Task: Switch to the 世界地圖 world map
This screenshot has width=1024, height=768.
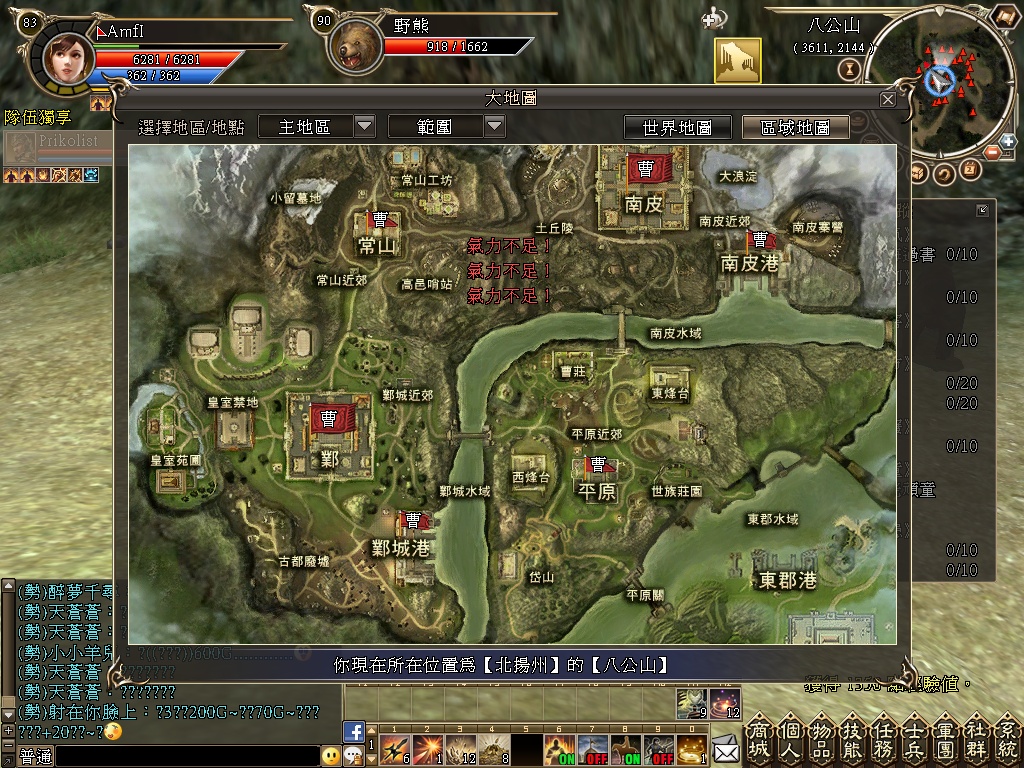Action: (677, 127)
